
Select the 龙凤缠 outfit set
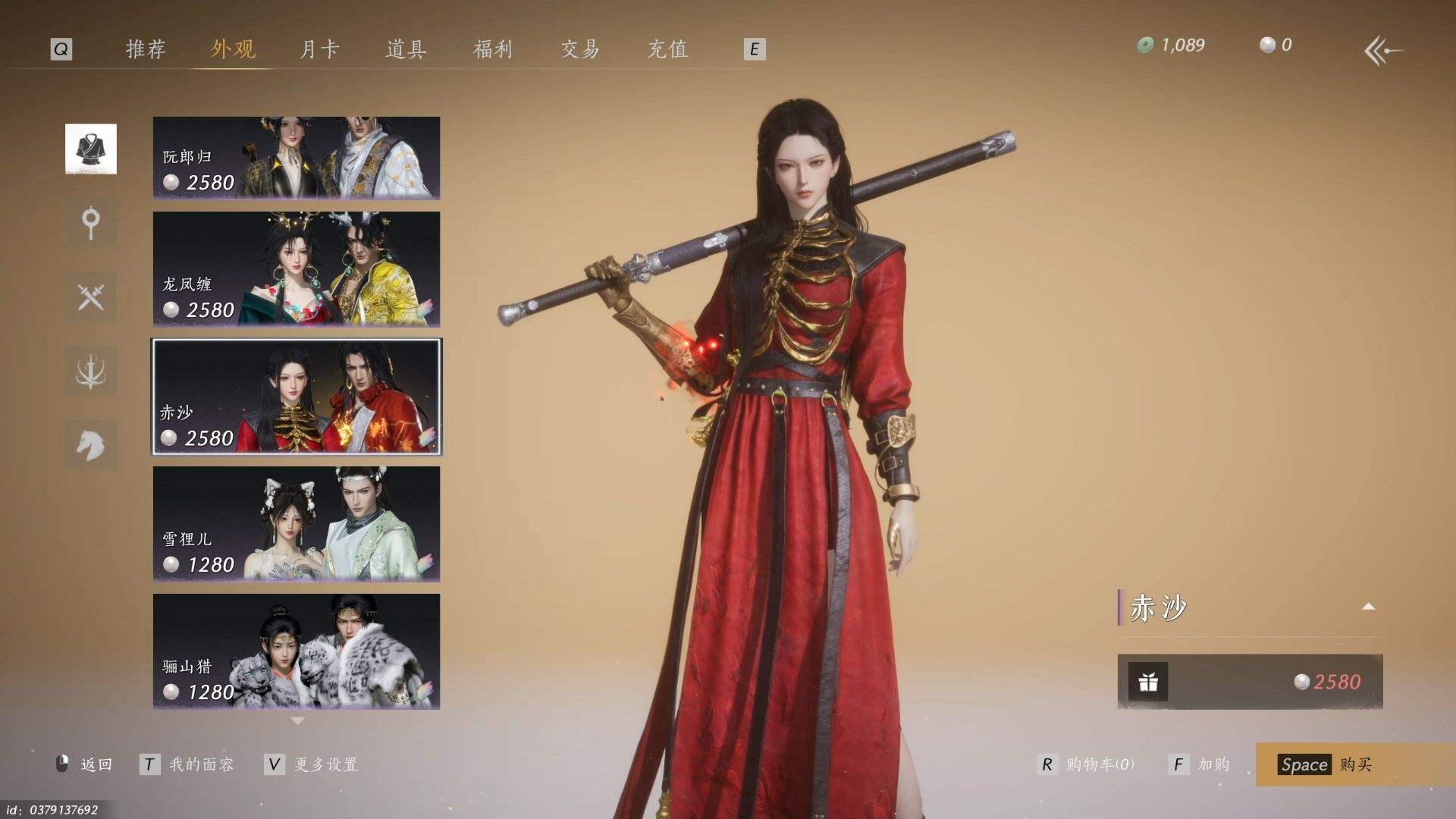tap(297, 269)
